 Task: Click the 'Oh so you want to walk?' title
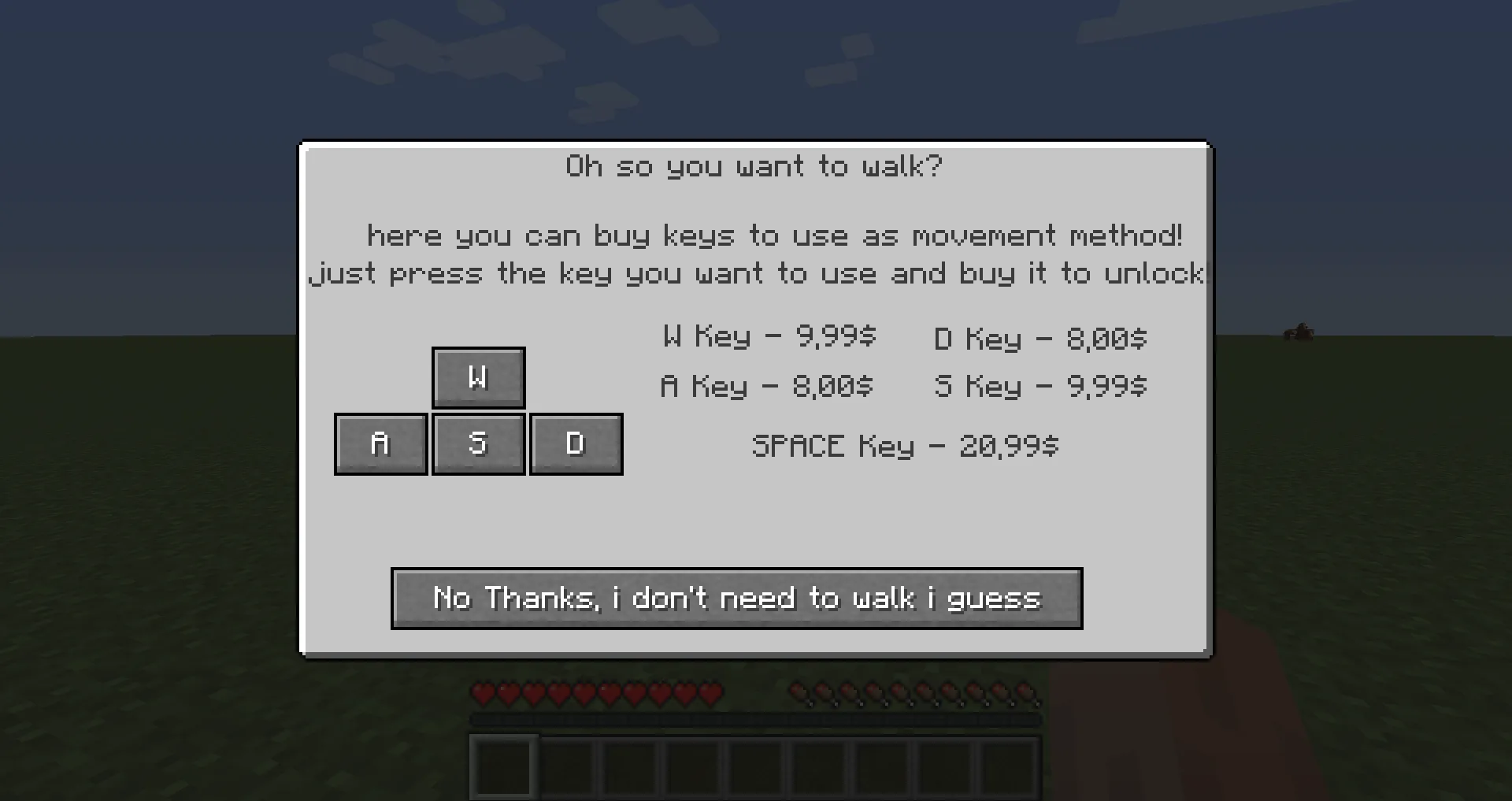pos(754,166)
